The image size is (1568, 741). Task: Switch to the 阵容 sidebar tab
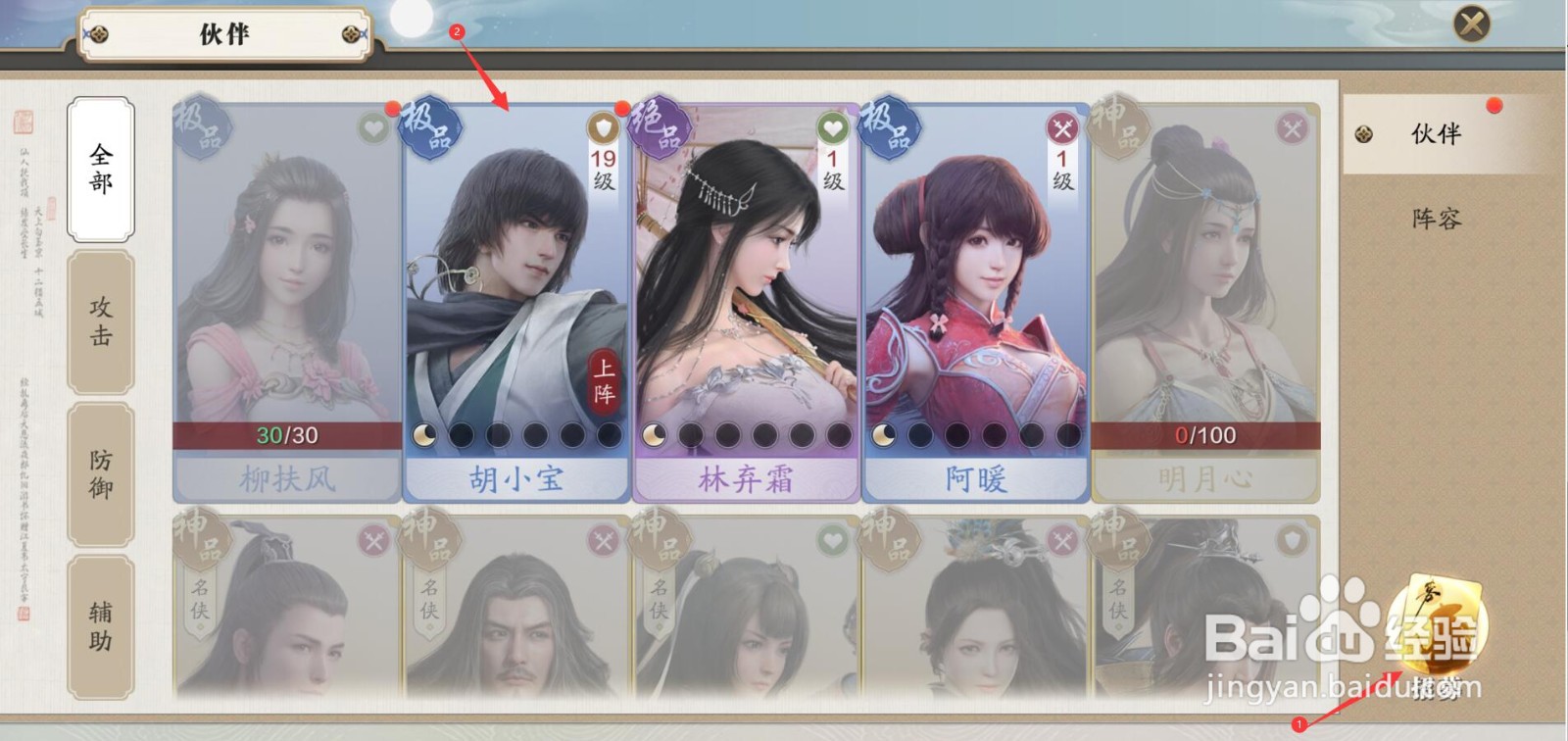point(1438,220)
